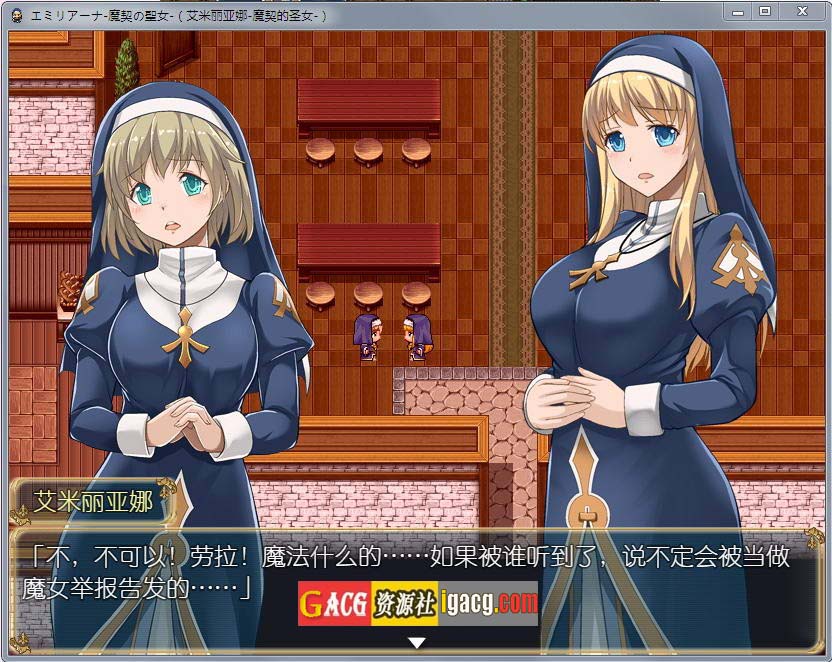Screen dimensions: 832x662
Task: Advance dialogue with the white arrow indicator
Action: [417, 642]
